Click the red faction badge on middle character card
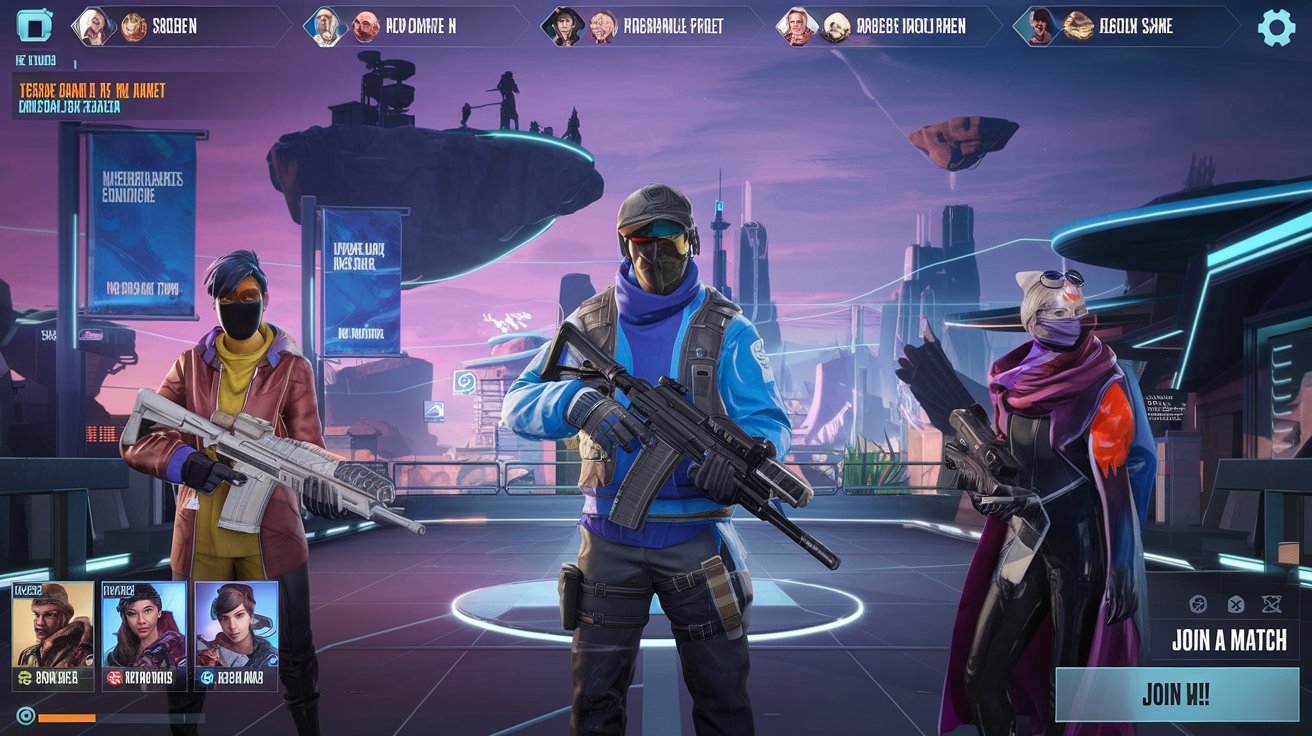Viewport: 1312px width, 736px height. (112, 676)
